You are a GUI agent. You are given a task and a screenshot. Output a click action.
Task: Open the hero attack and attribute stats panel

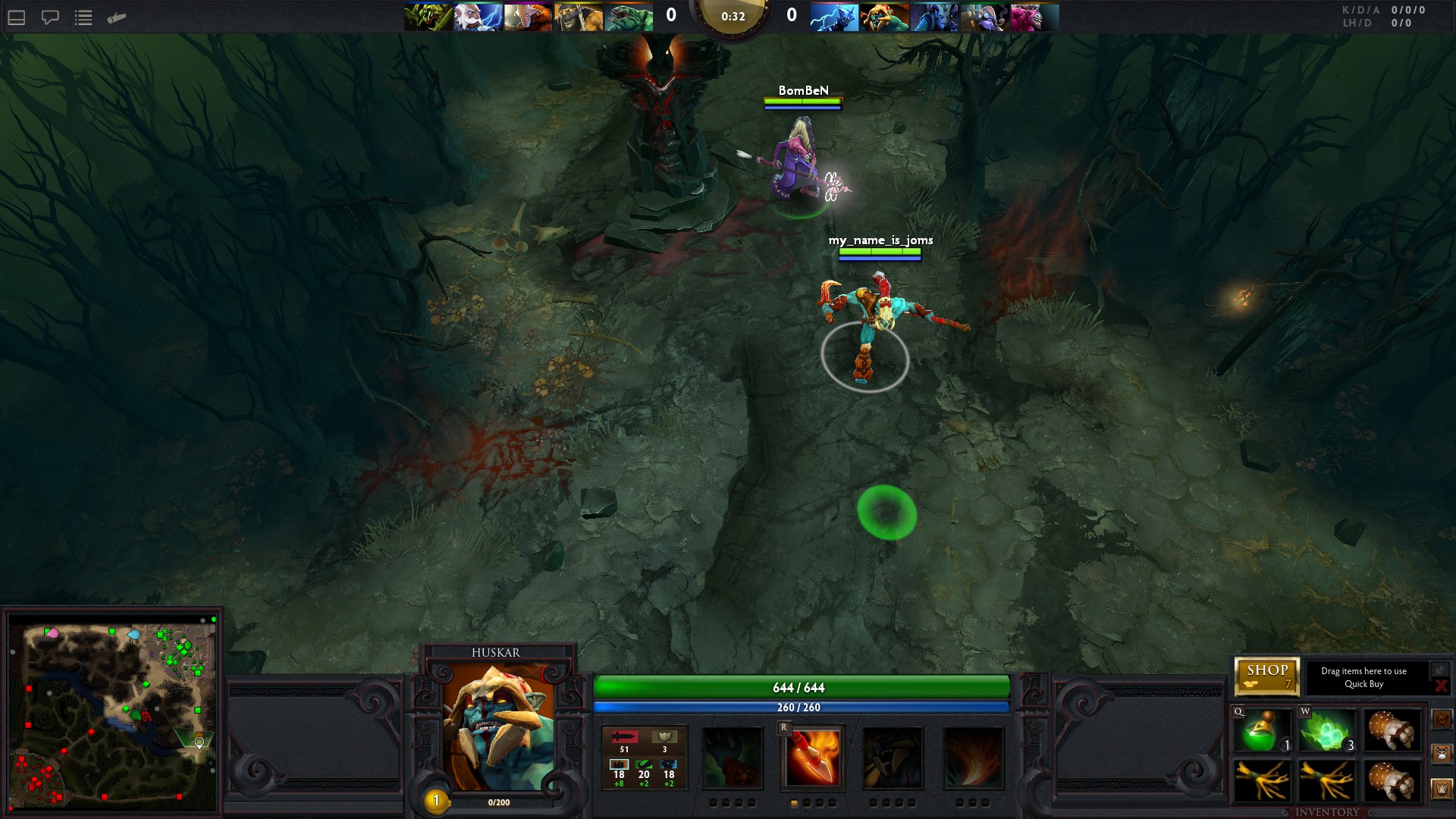pyautogui.click(x=644, y=758)
